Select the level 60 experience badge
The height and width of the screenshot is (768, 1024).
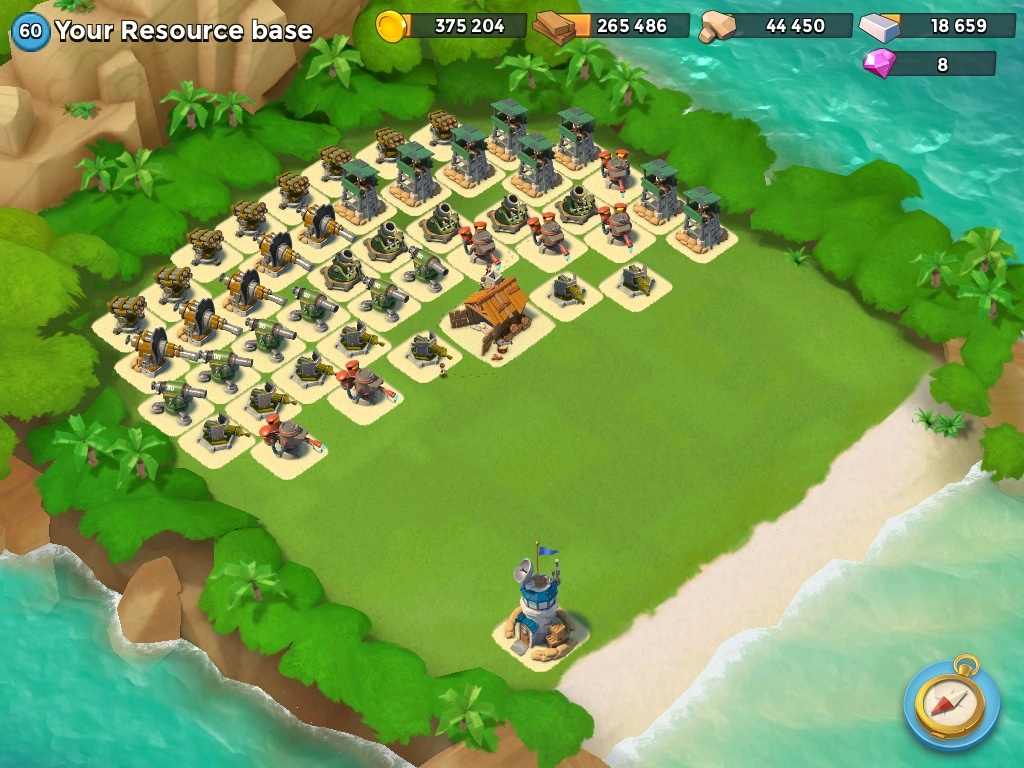coord(31,31)
